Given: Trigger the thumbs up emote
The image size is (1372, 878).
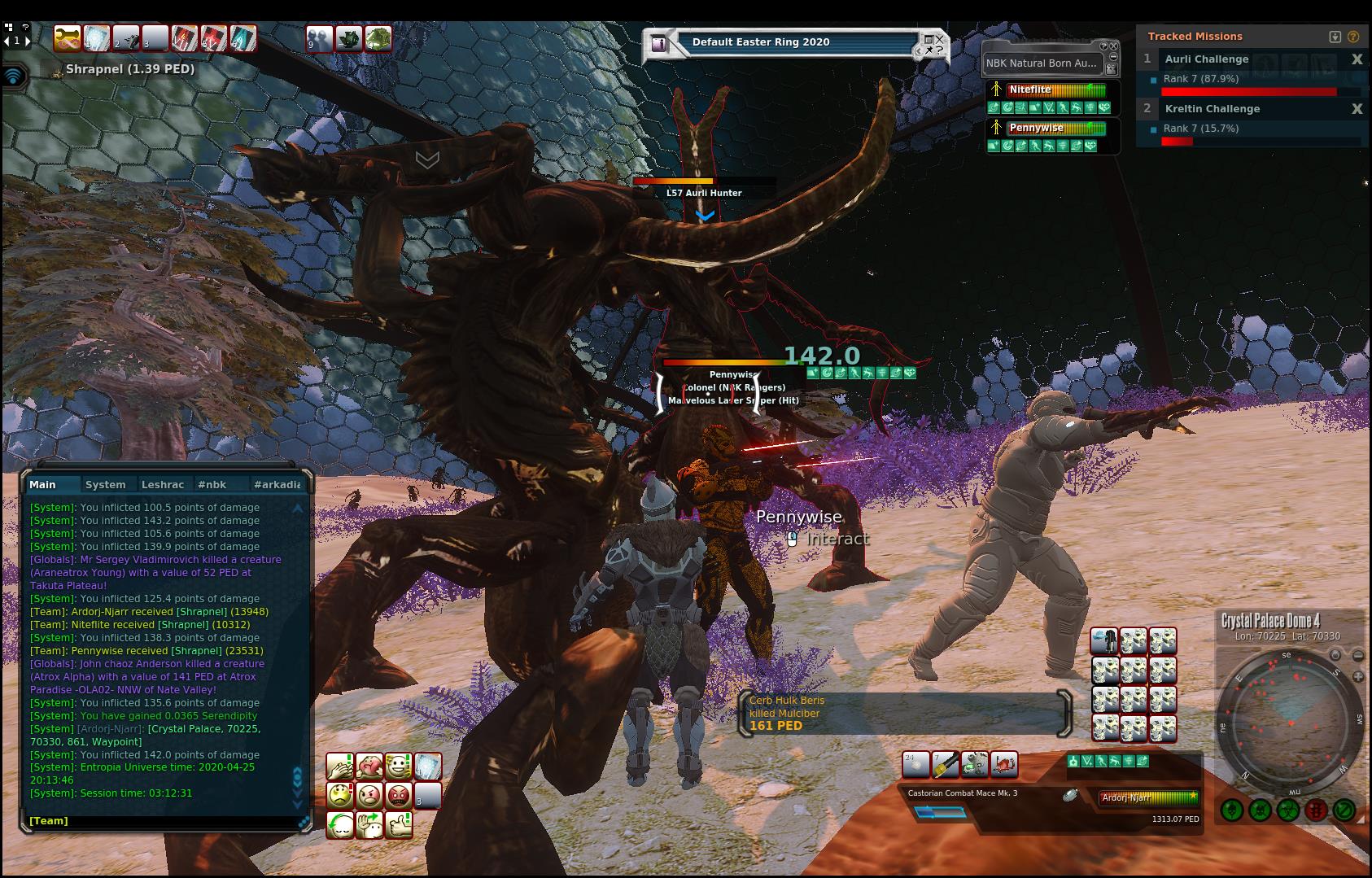Looking at the screenshot, I should tap(398, 825).
